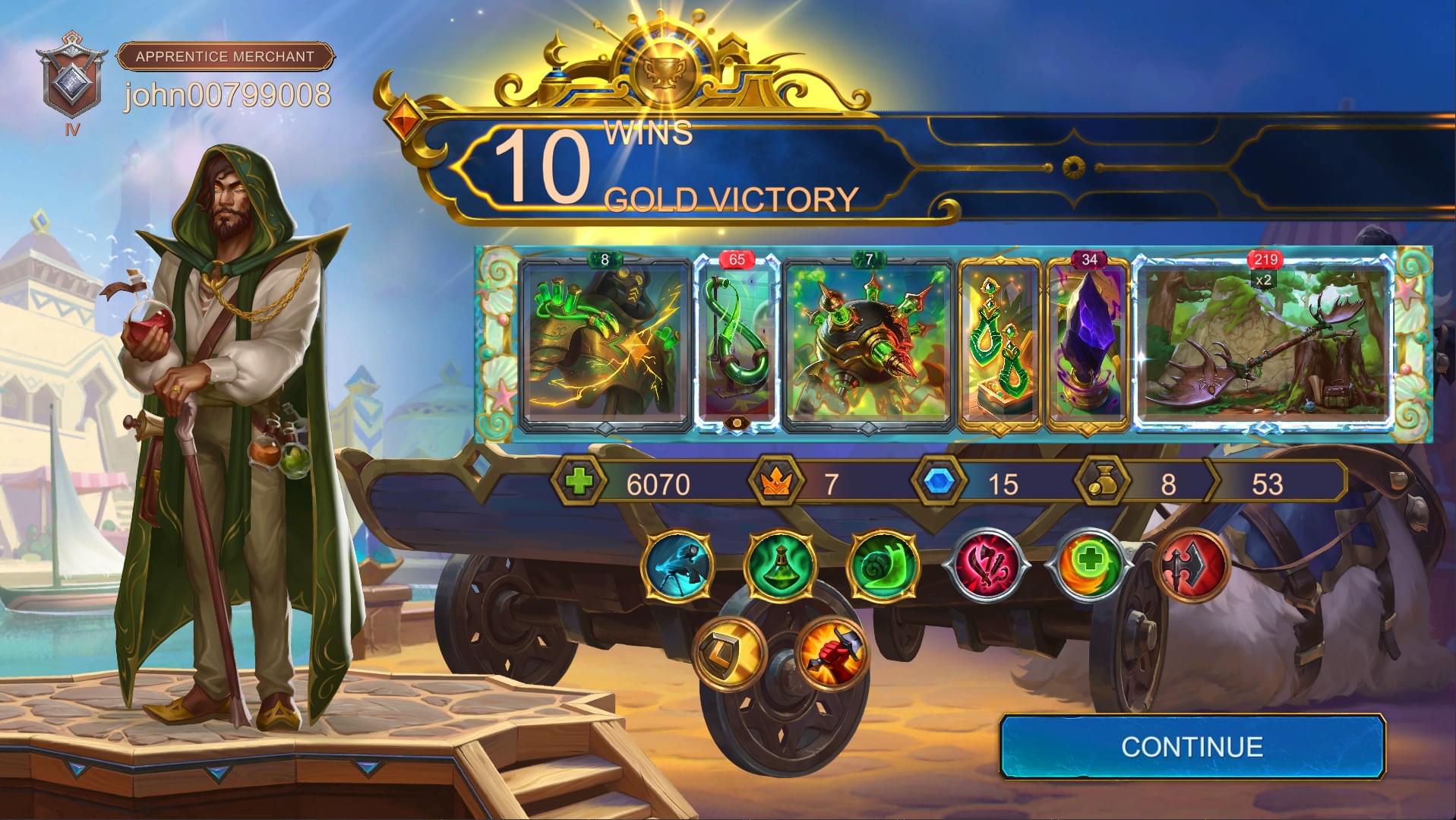Select the red fist and hammer skill

[833, 652]
